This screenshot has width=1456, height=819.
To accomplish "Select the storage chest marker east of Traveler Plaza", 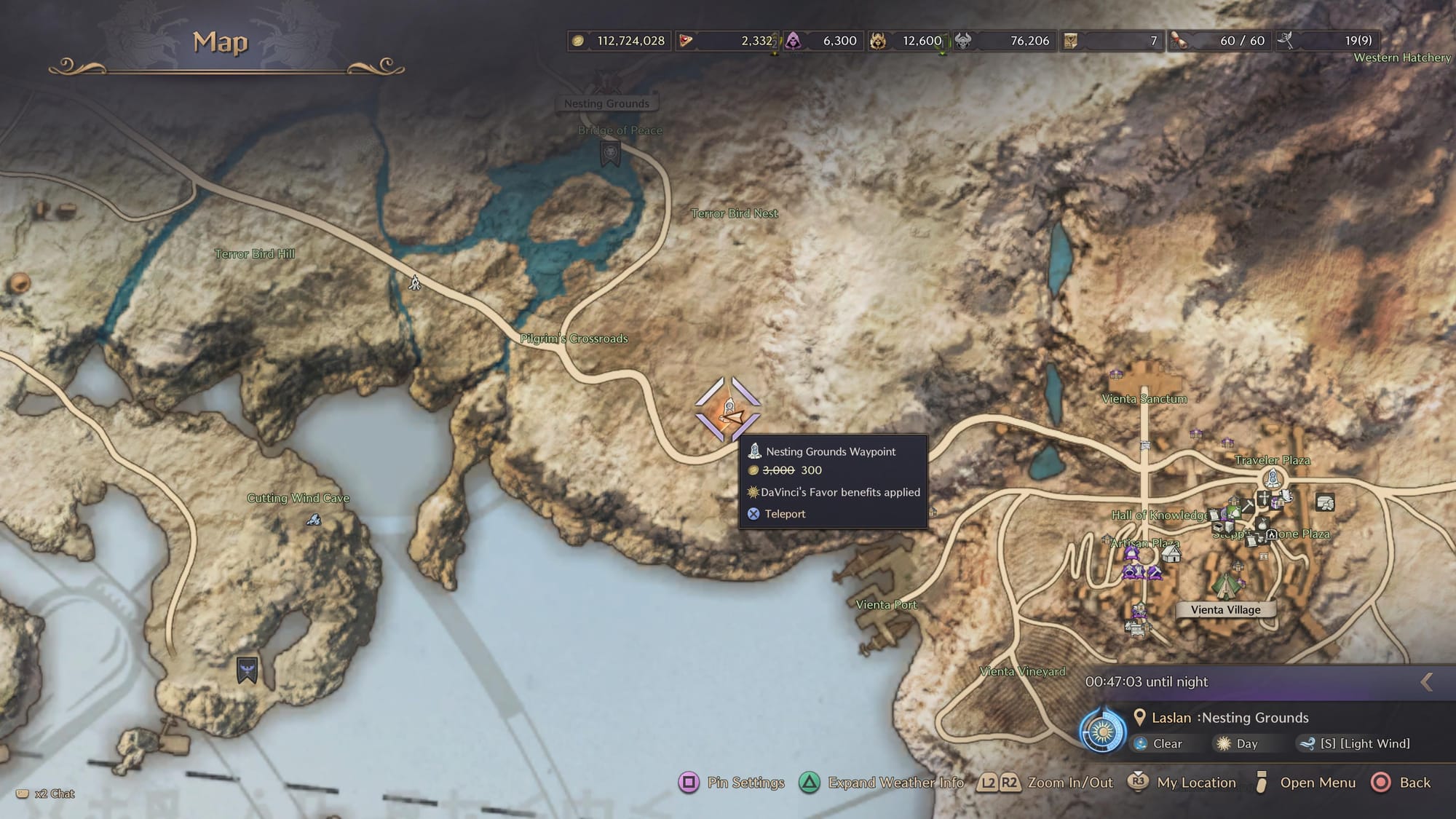I will (1325, 502).
